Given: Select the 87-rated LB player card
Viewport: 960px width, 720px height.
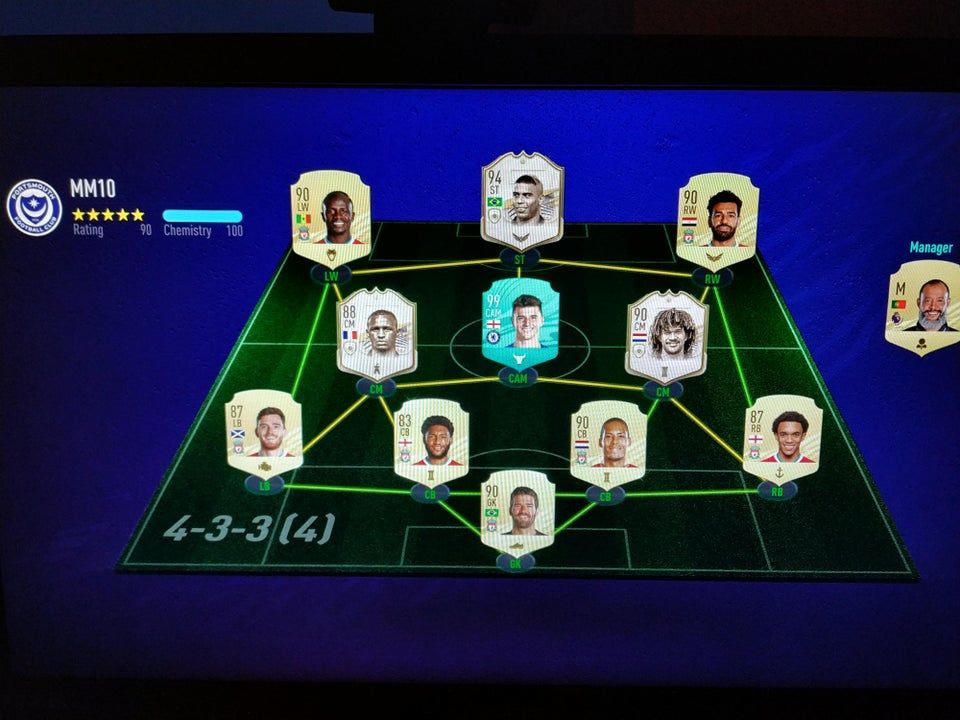Looking at the screenshot, I should pos(263,431).
